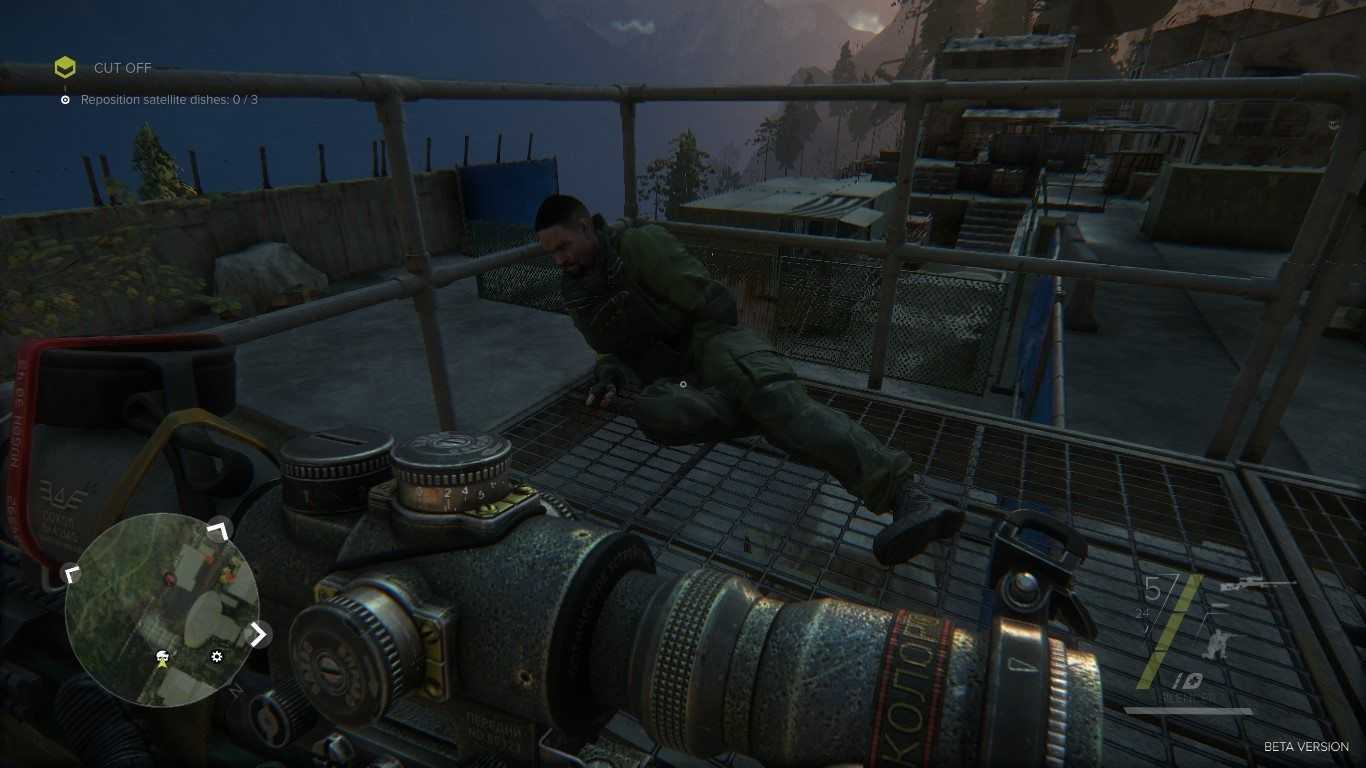Click the player skull marker on minimap
1366x768 pixels.
pyautogui.click(x=161, y=657)
